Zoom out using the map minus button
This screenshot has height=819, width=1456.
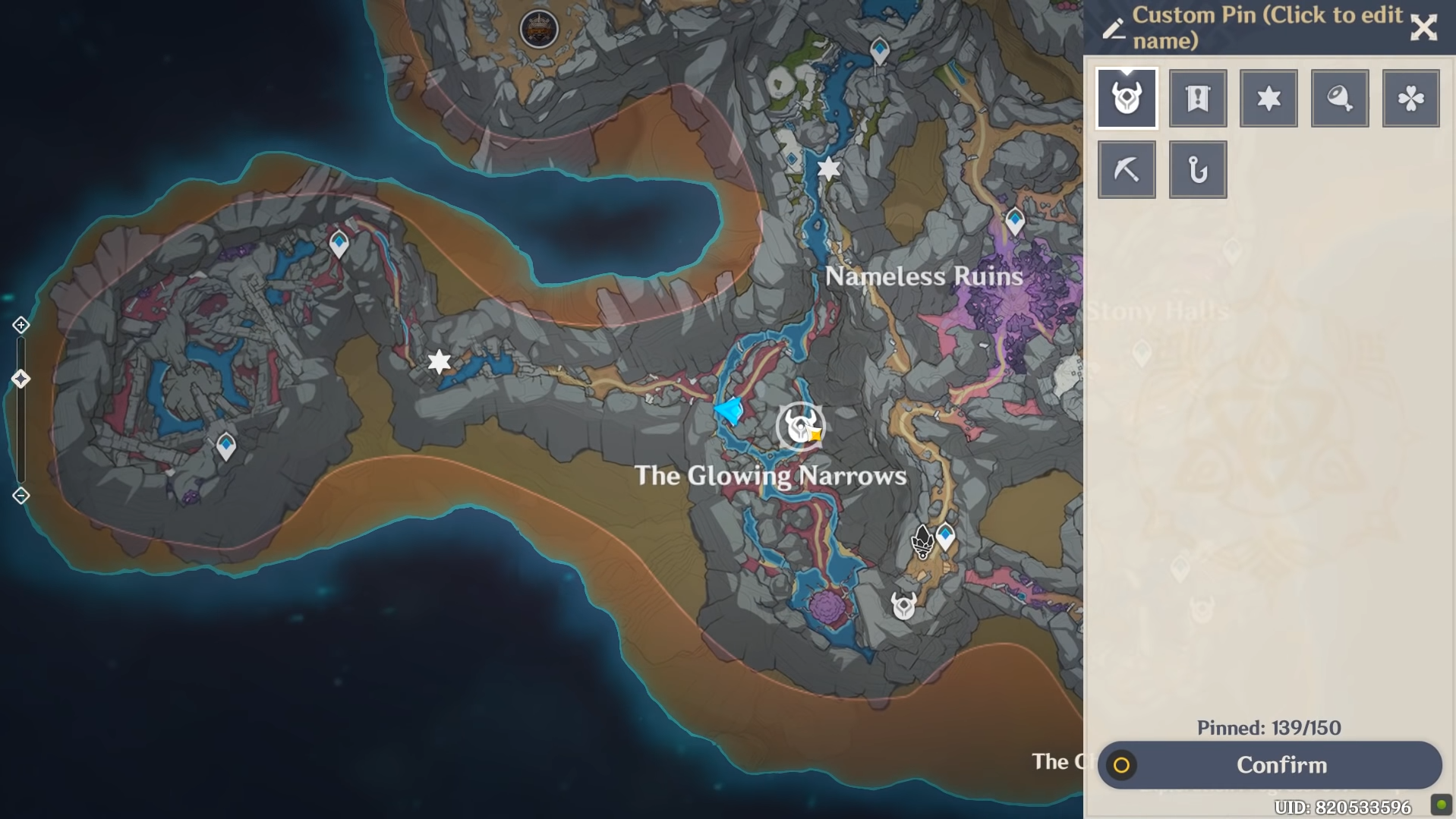coord(21,496)
